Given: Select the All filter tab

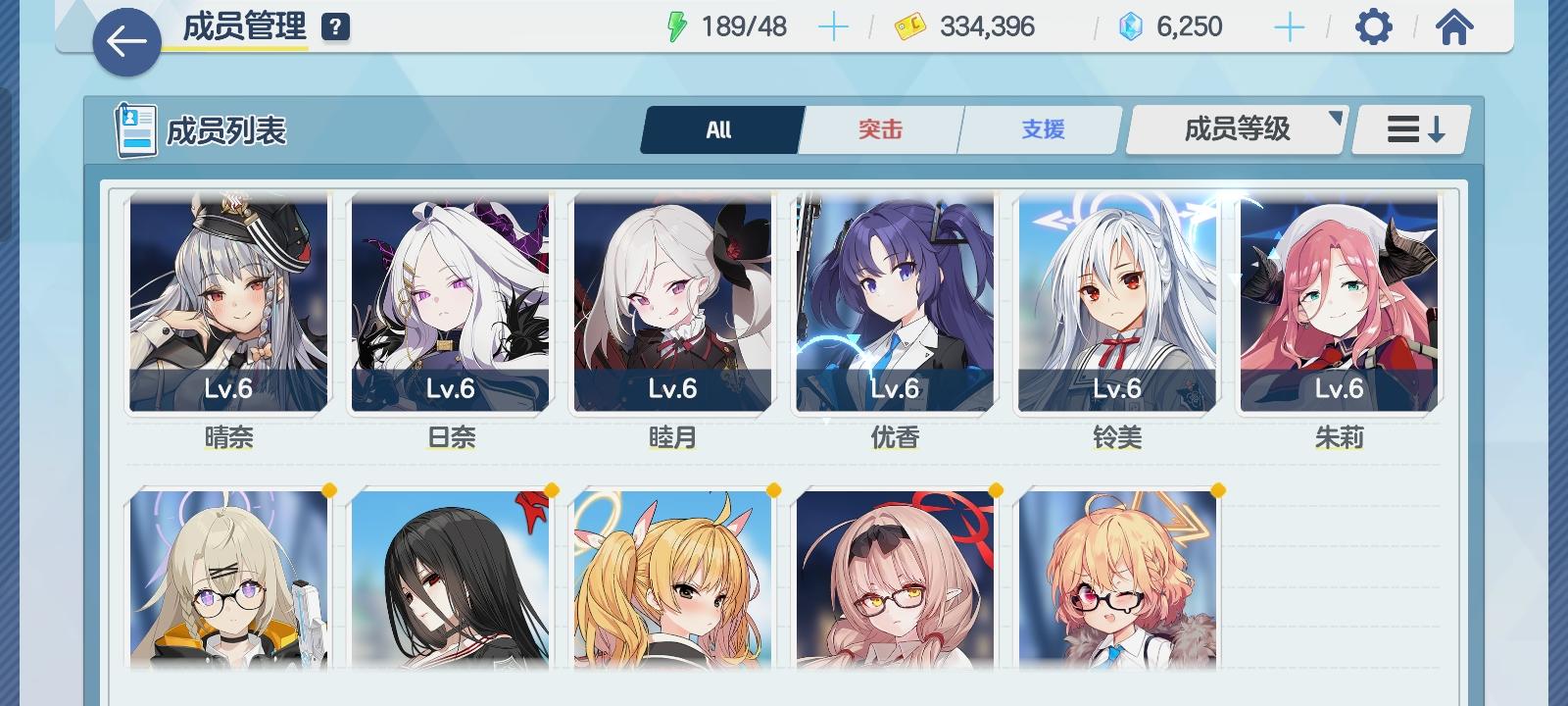Looking at the screenshot, I should (x=720, y=128).
